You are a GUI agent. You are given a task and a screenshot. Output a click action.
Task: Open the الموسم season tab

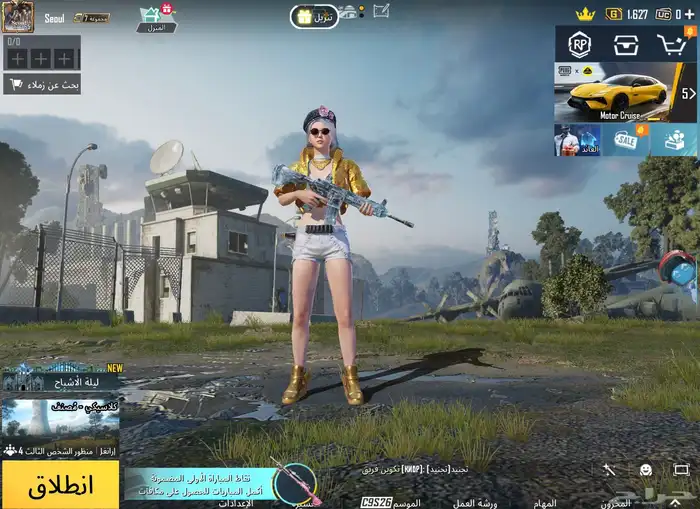click(405, 502)
